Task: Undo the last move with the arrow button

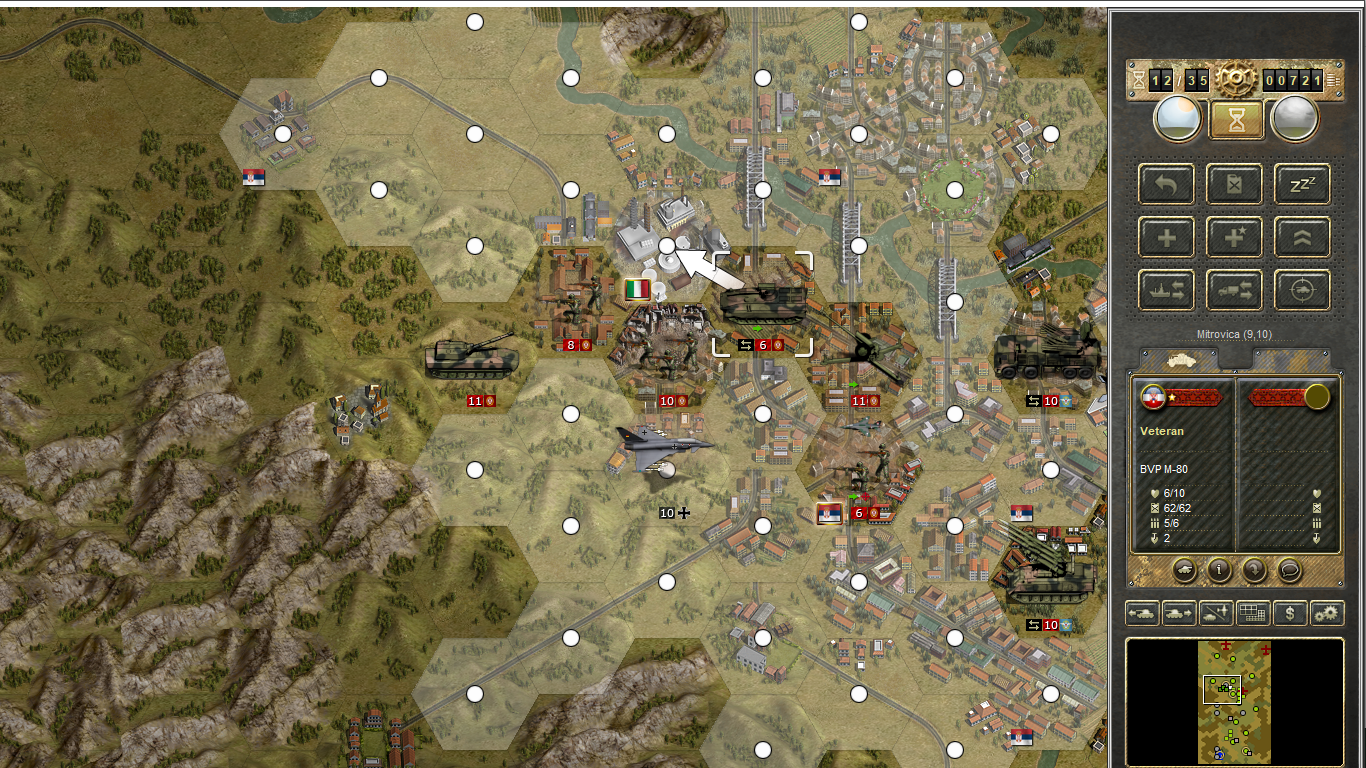Action: point(1166,184)
